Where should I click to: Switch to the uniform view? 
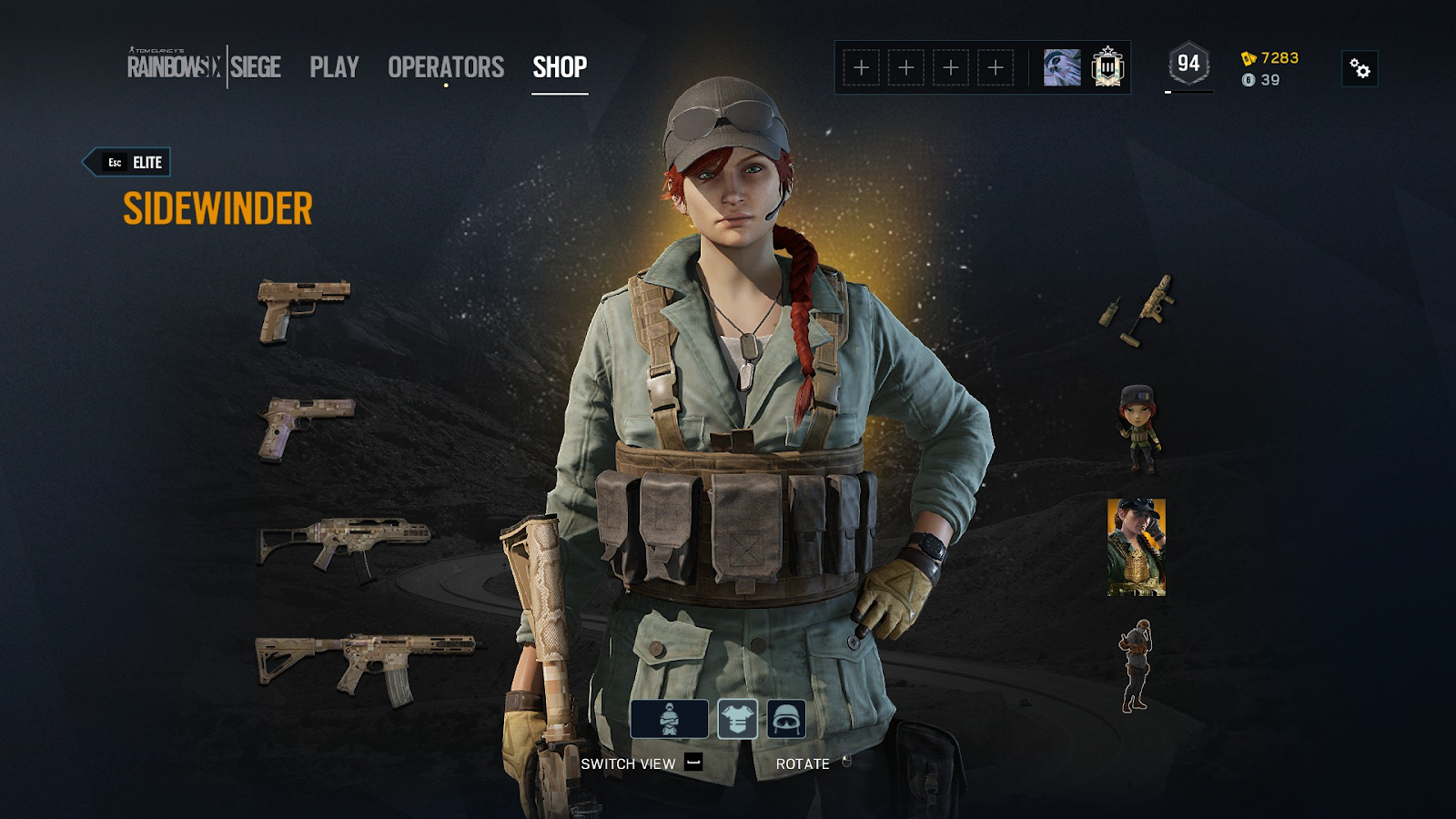click(737, 719)
